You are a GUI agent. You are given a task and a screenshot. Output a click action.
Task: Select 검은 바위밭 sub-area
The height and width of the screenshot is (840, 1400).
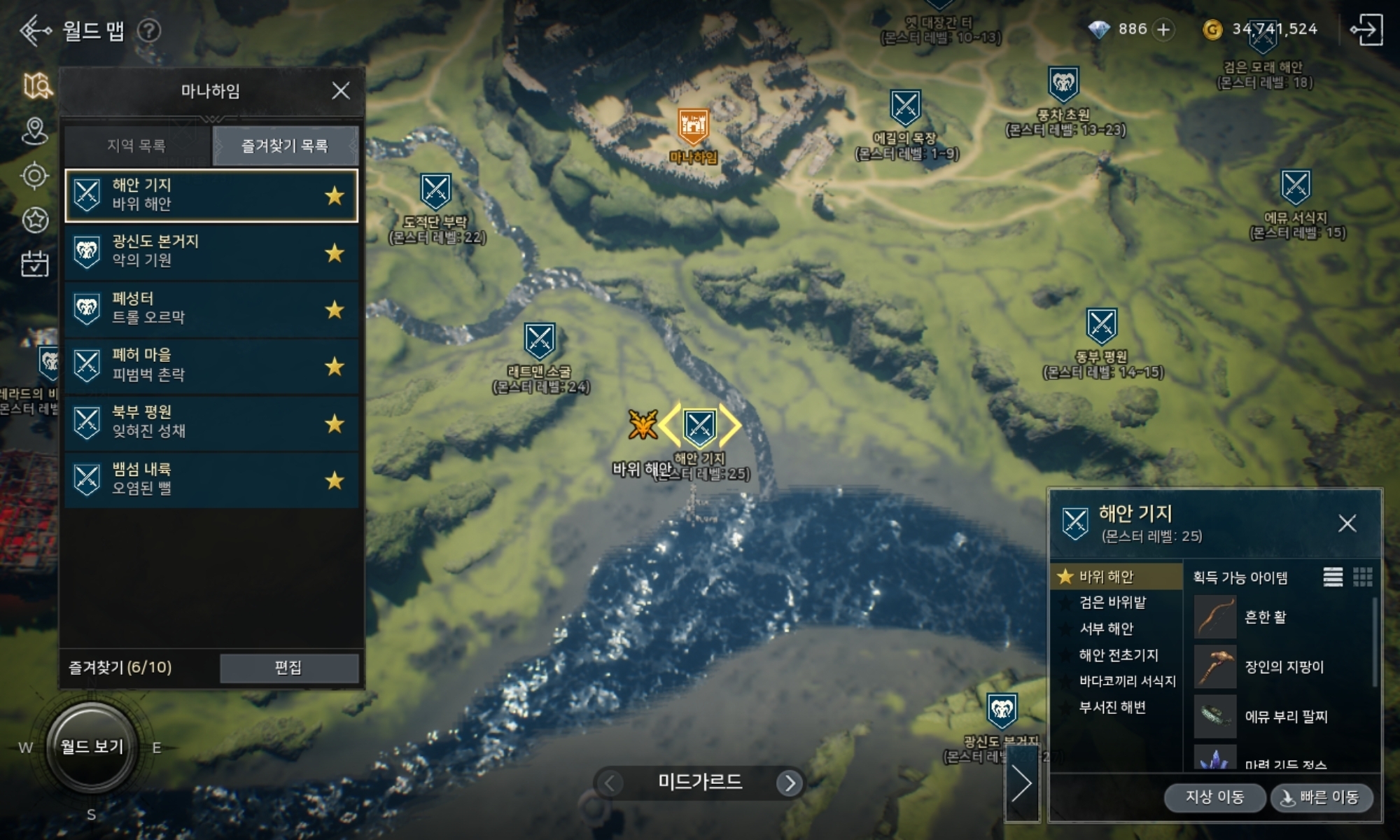tap(1112, 602)
